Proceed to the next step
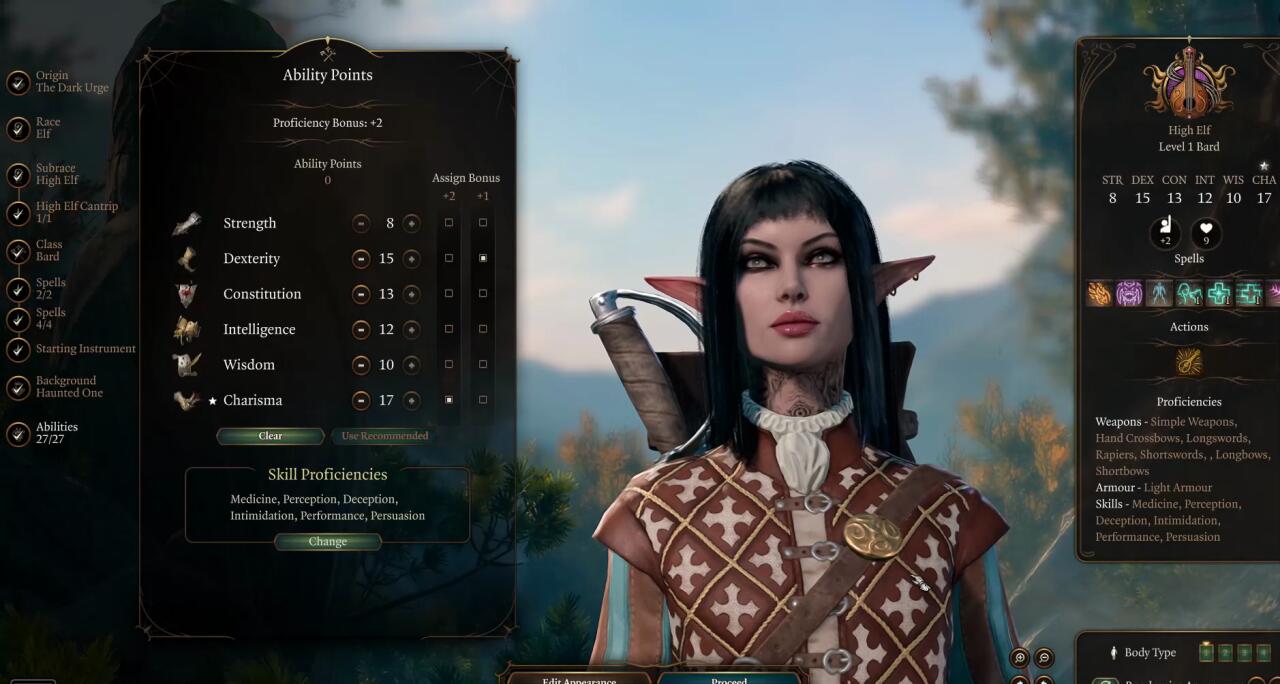The height and width of the screenshot is (684, 1280). (729, 679)
